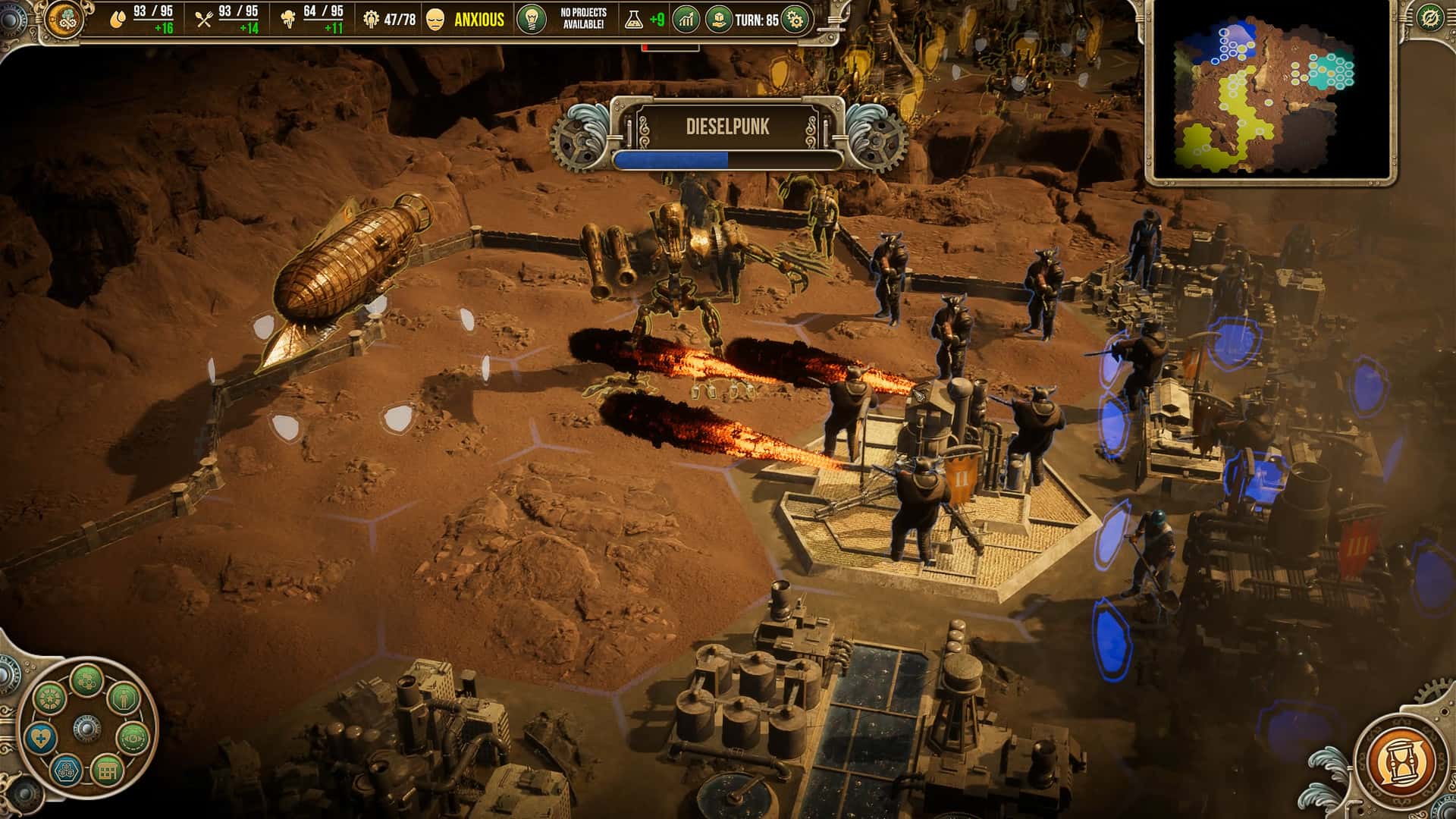Open trade via the hand-holding-box icon
Viewport: 1456px width, 819px height.
719,20
